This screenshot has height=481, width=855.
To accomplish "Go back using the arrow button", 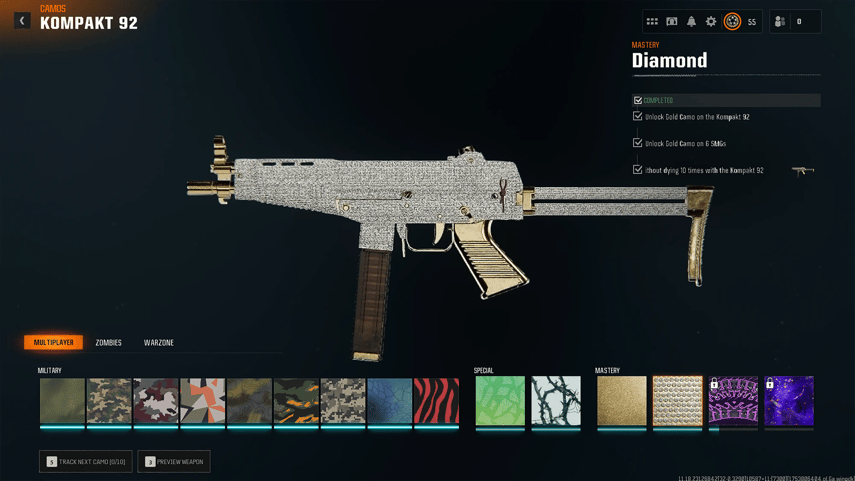I will pos(22,20).
